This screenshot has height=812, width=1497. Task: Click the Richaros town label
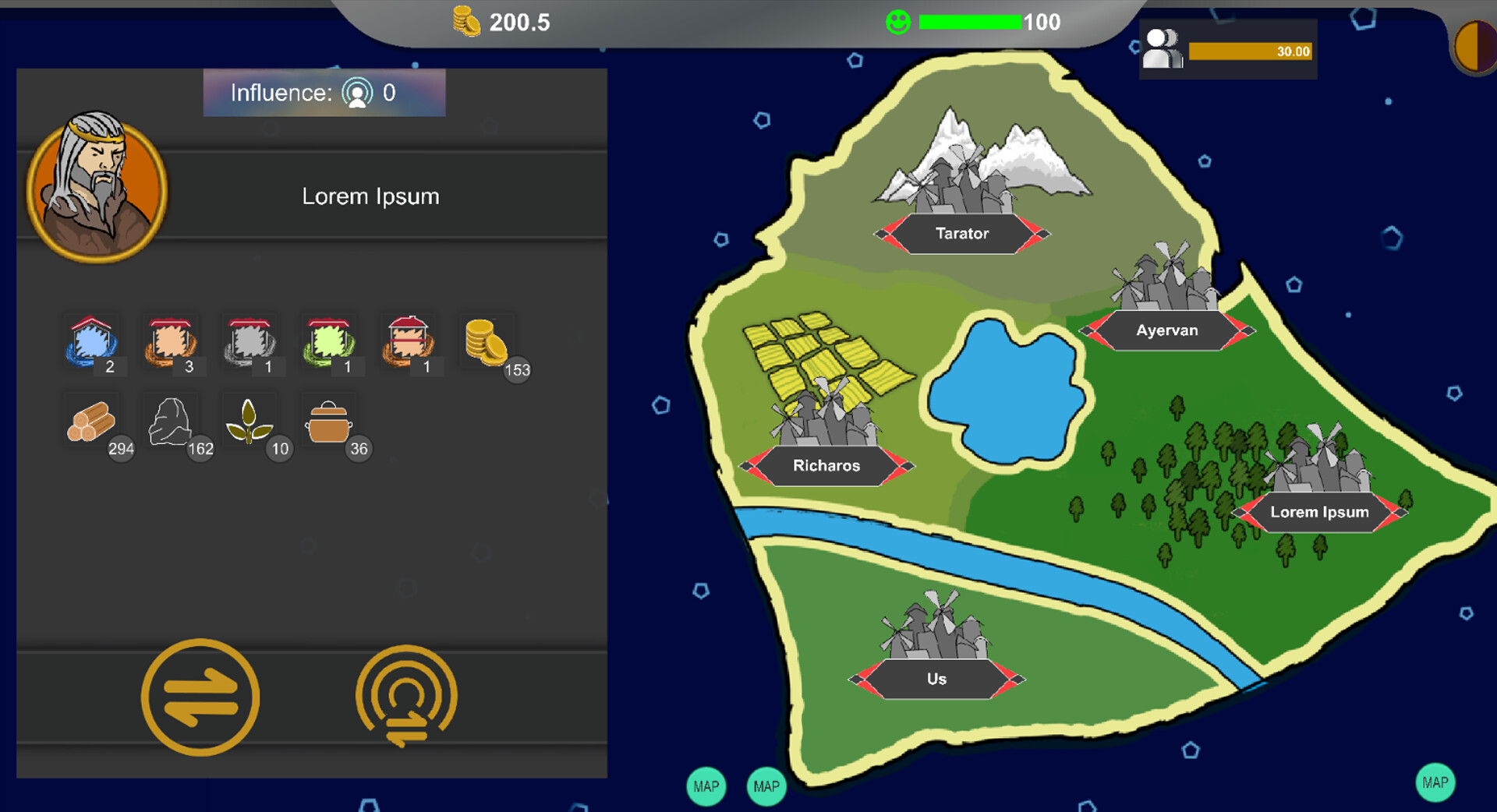click(826, 465)
